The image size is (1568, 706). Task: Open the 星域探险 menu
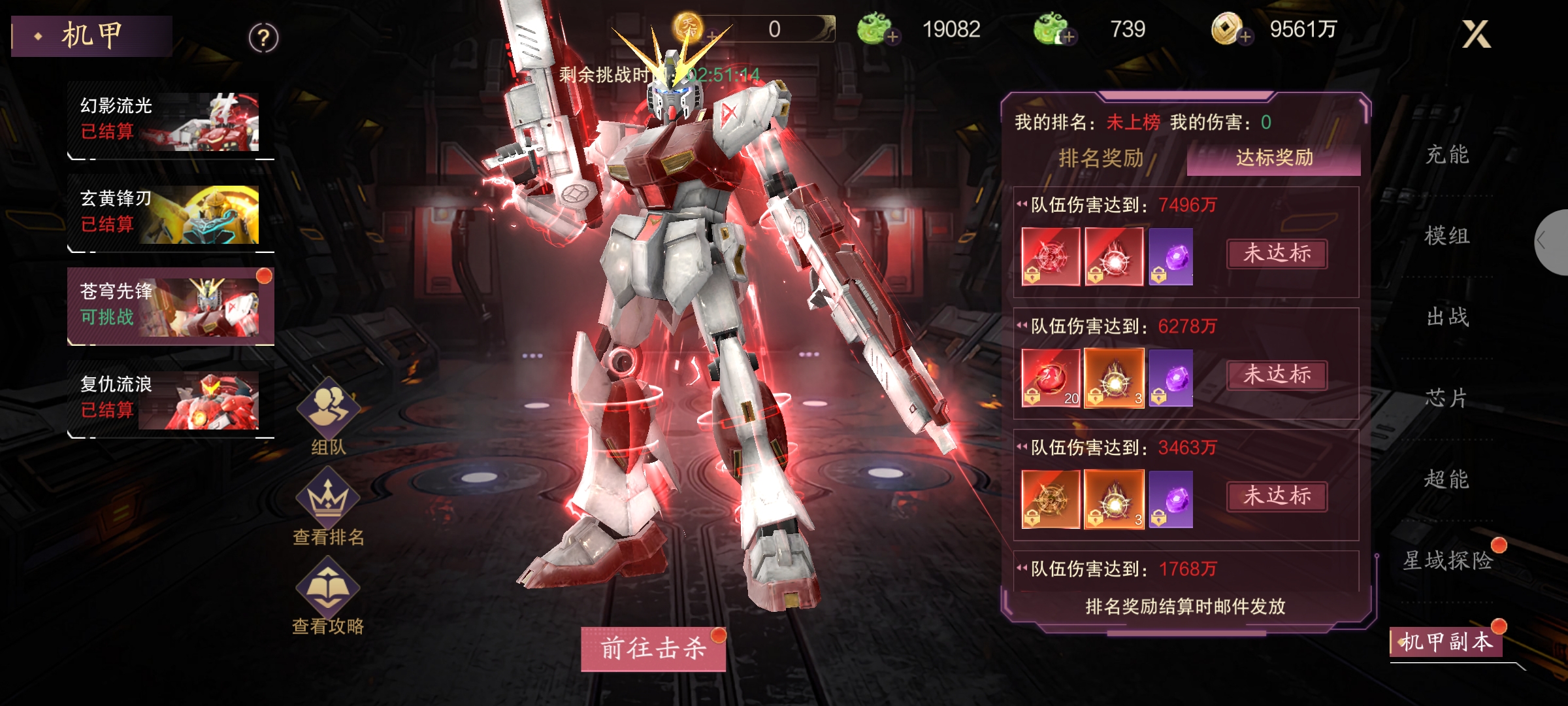click(x=1446, y=560)
